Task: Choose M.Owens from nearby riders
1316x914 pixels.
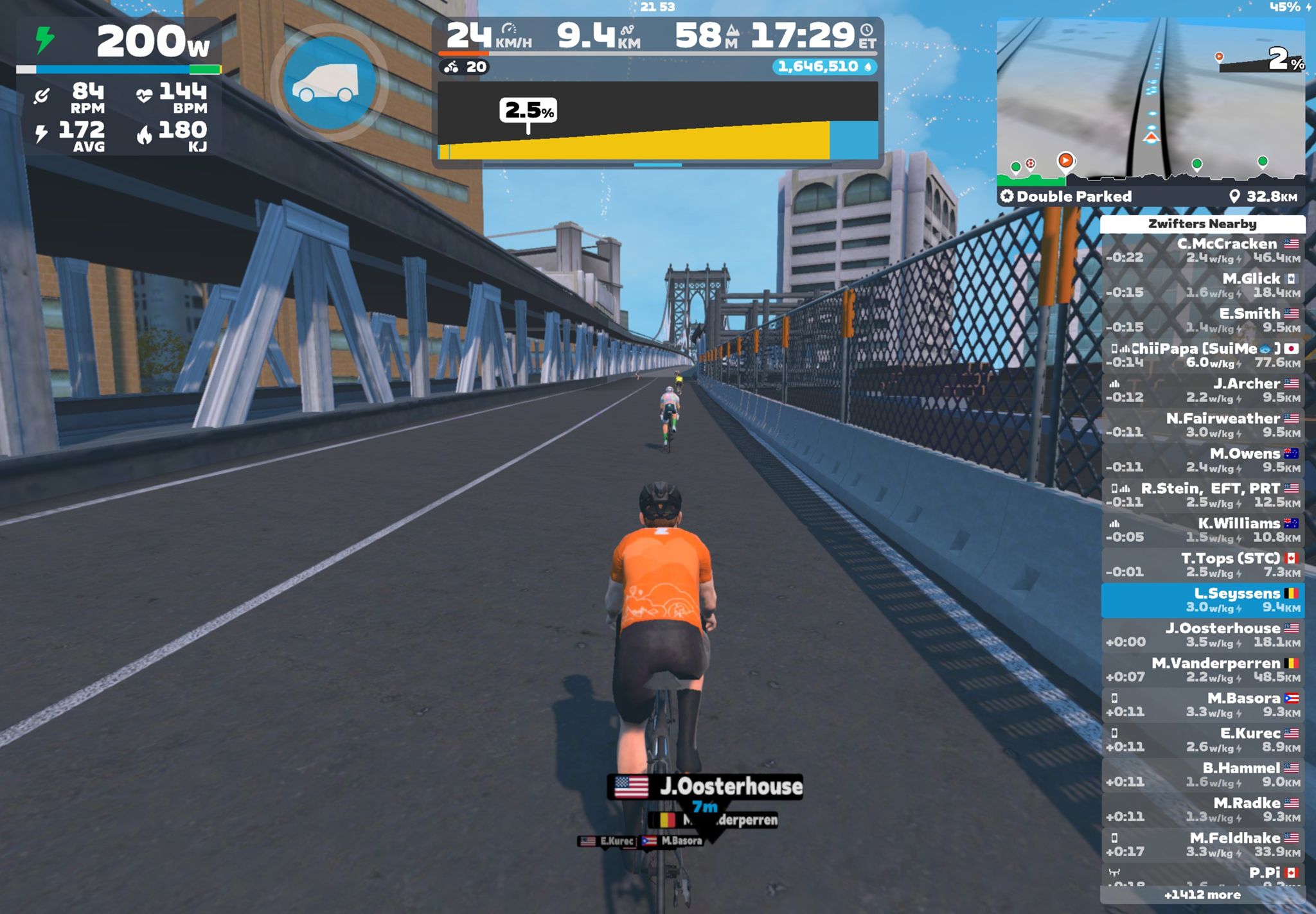Action: (x=1203, y=460)
